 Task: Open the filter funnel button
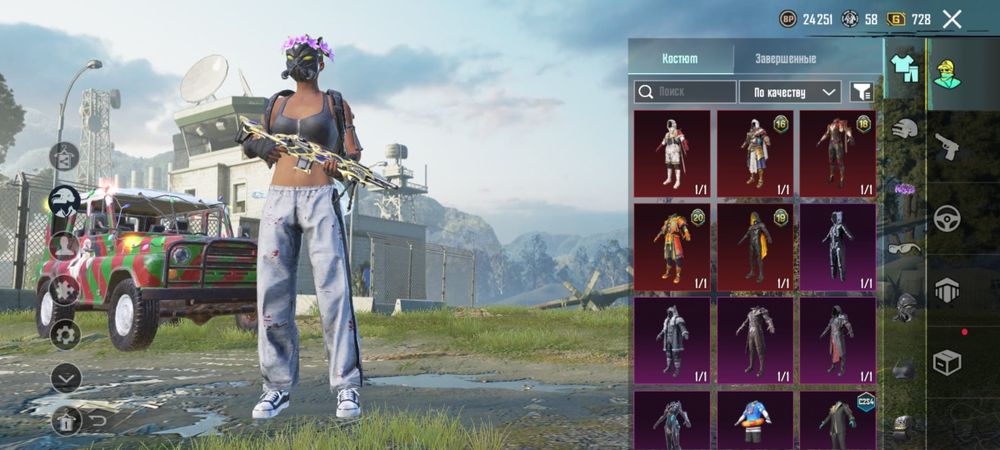tap(861, 92)
